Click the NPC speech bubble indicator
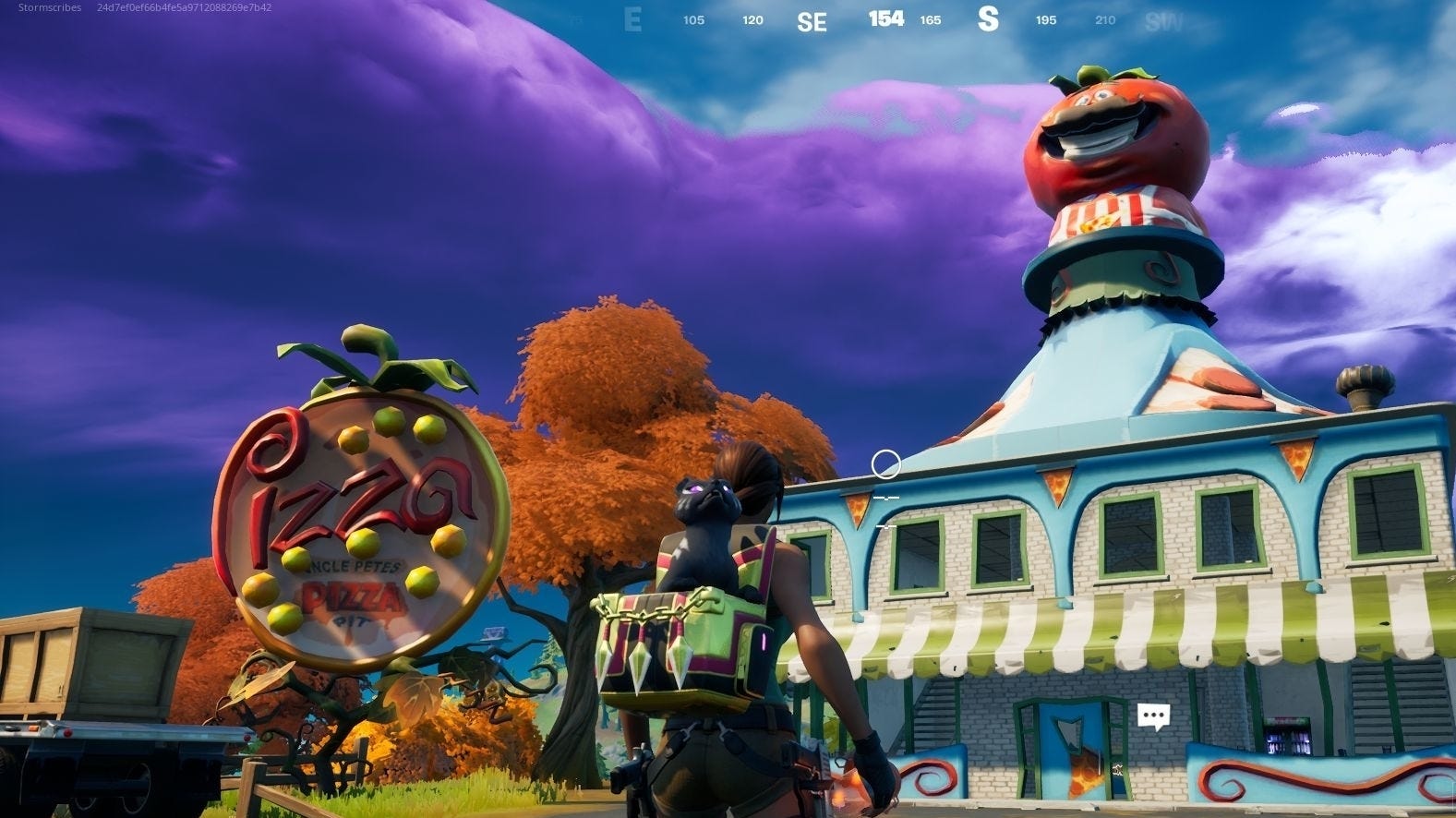 (1152, 714)
